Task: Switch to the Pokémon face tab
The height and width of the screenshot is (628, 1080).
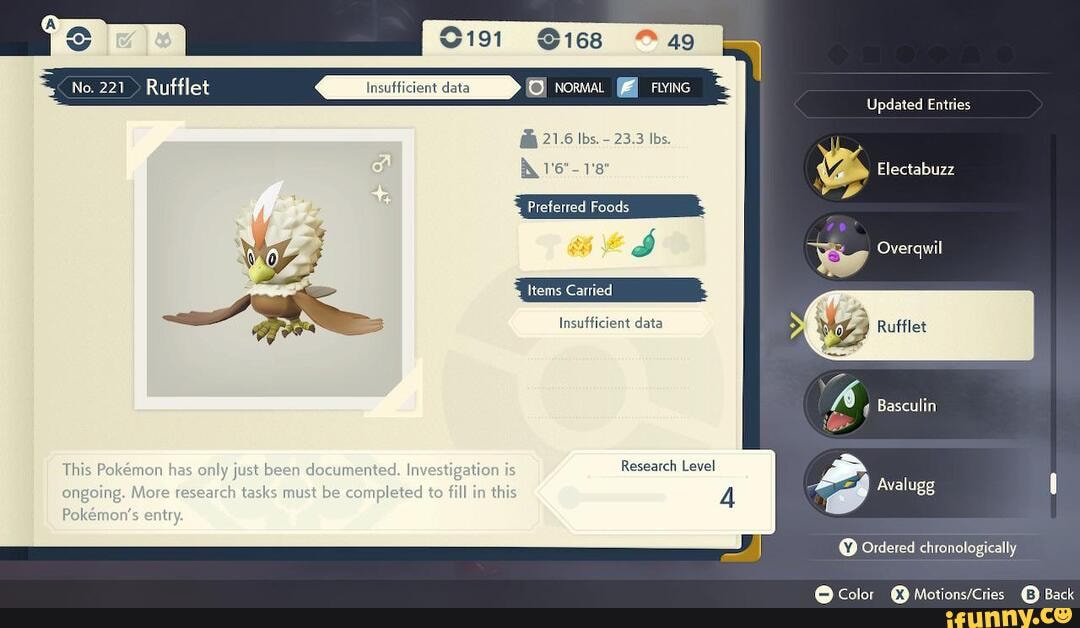Action: point(162,41)
